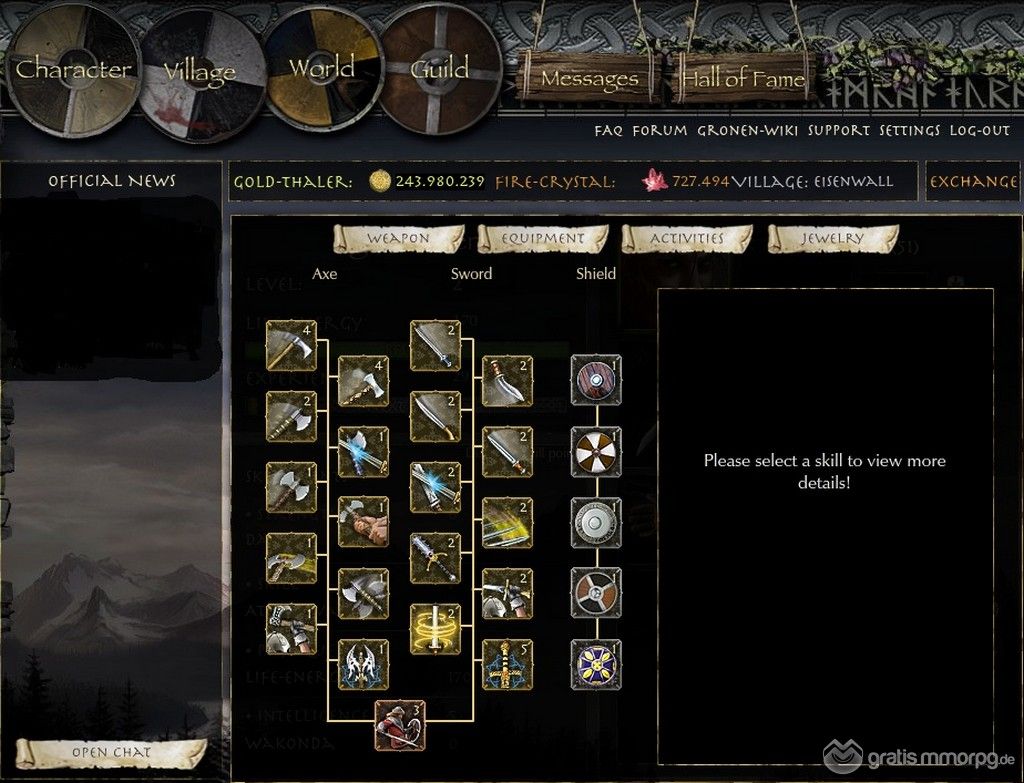Open the Settings link
Image resolution: width=1024 pixels, height=783 pixels.
[x=910, y=130]
